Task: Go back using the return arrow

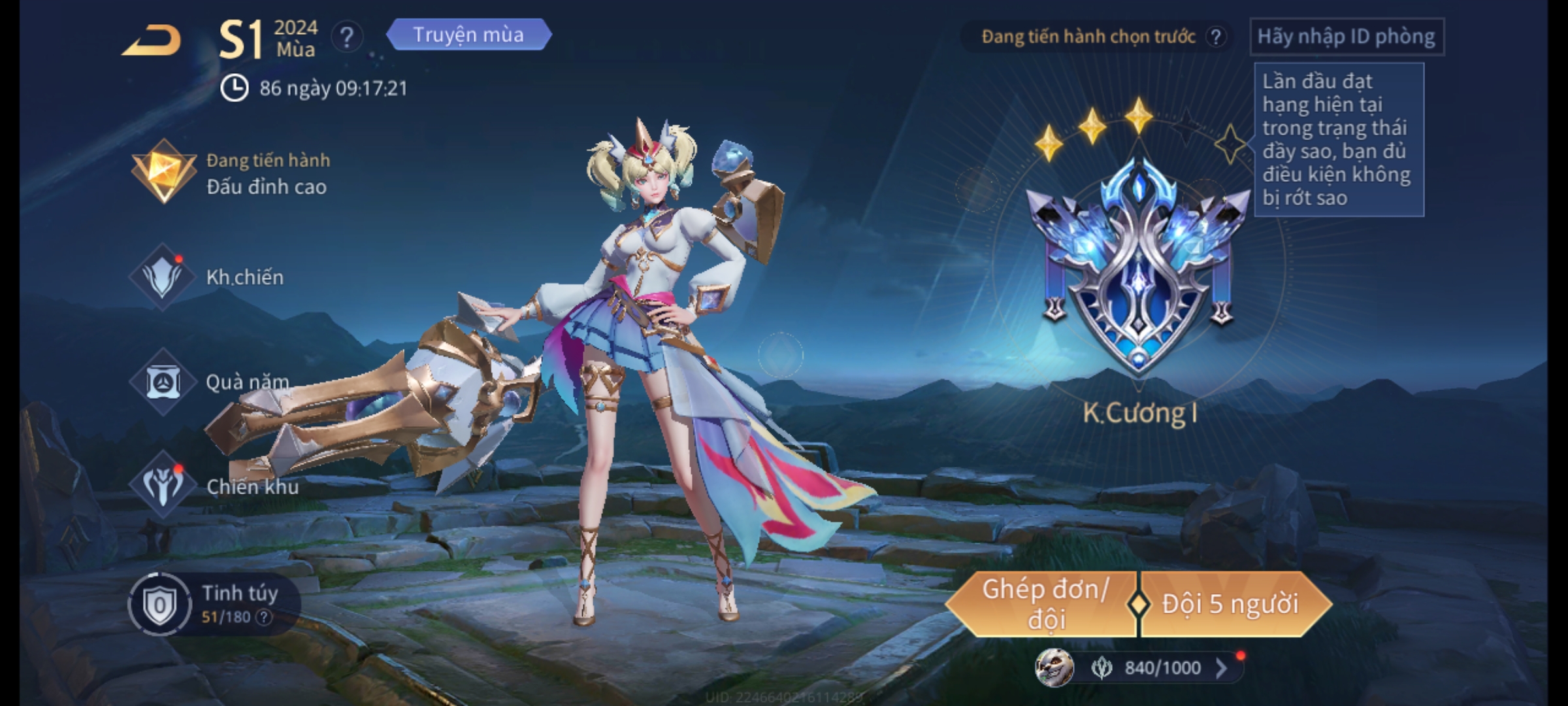Action: coord(152,41)
